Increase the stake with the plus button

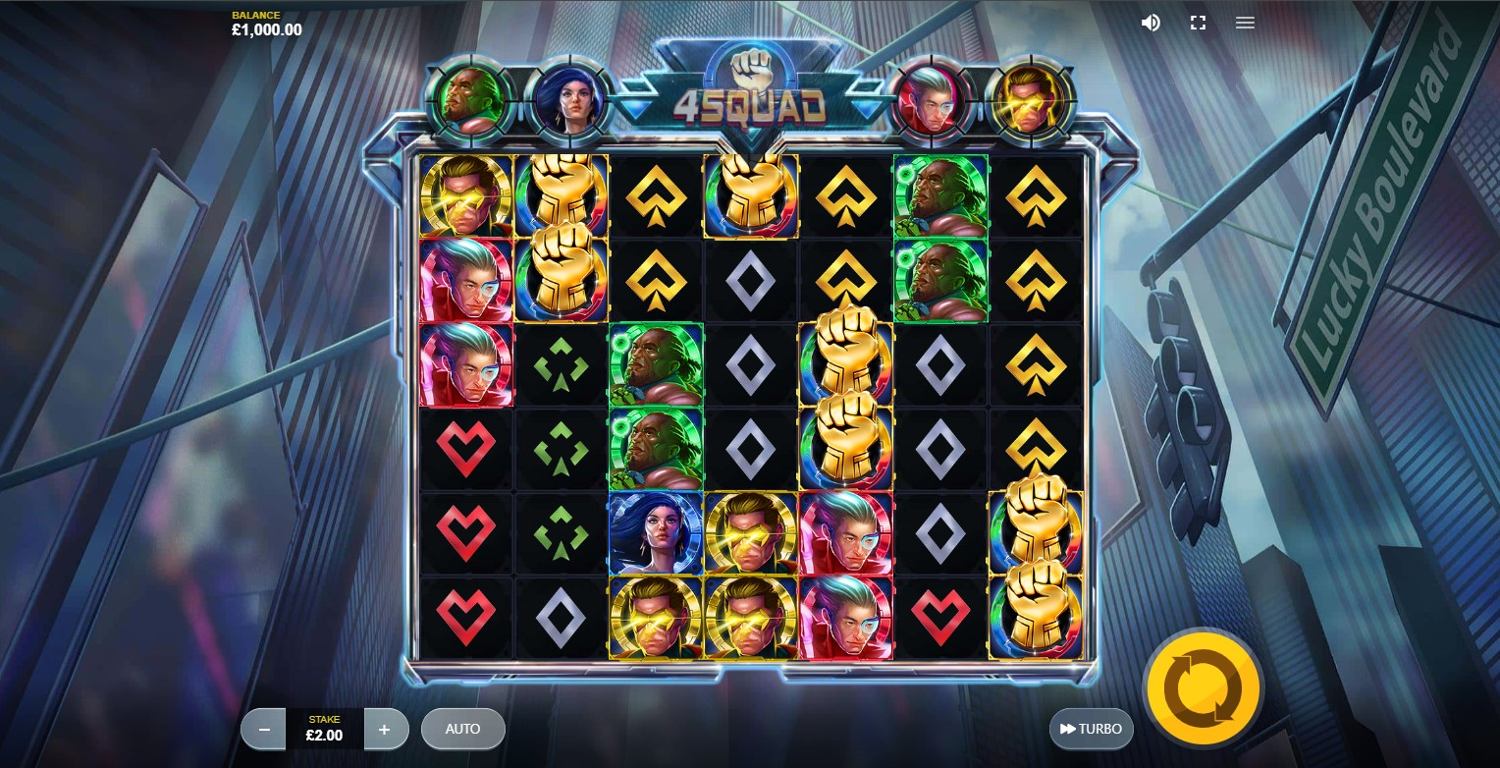(385, 730)
